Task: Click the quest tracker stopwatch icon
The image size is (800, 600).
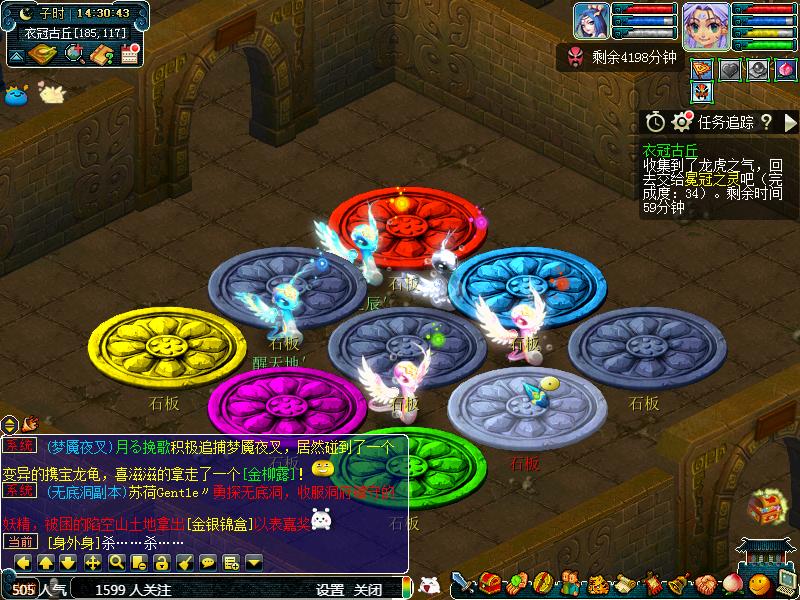Action: pos(655,122)
